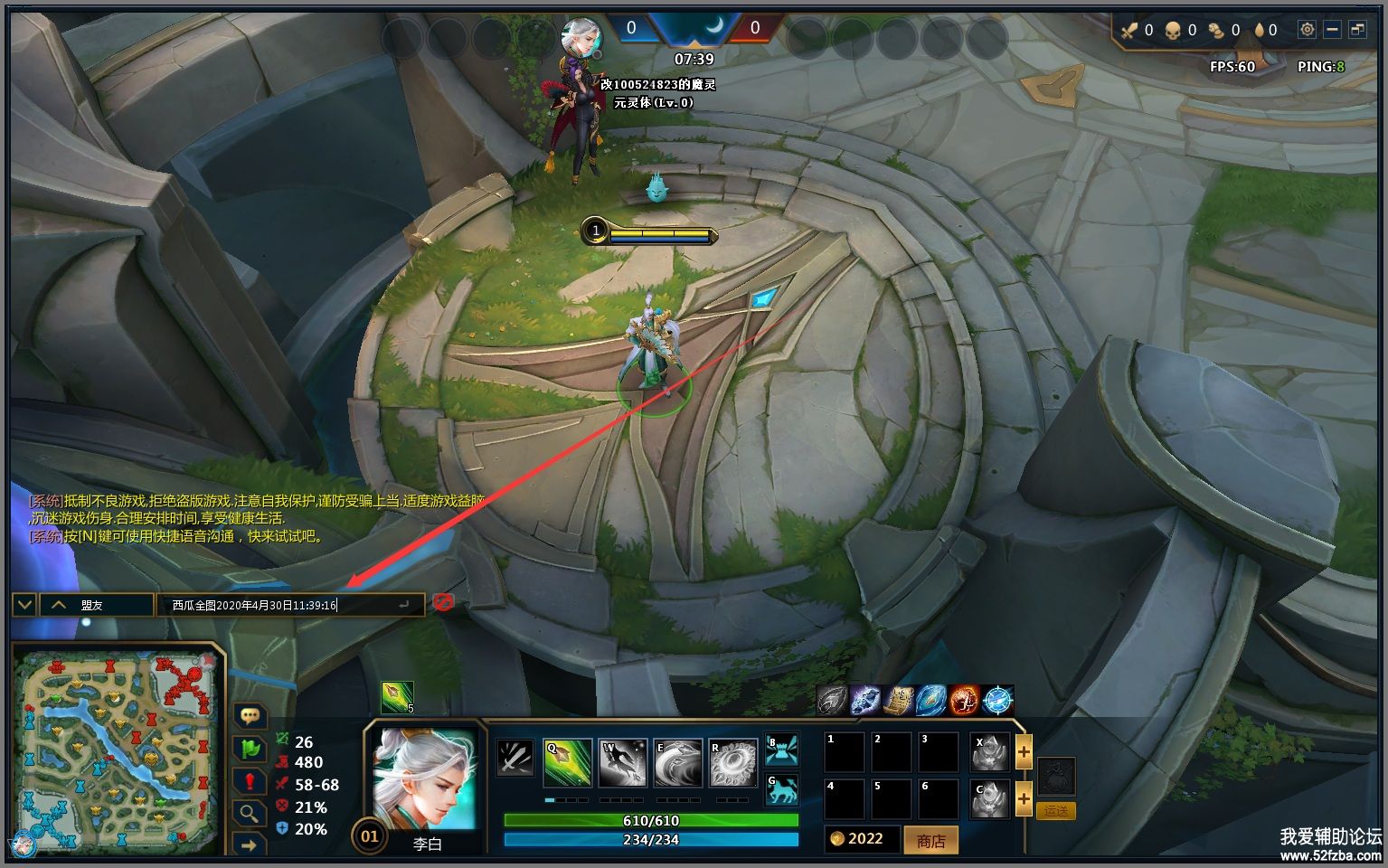Screen dimensions: 1388x868
Task: Select the 李白 hero portrait
Action: pyautogui.click(x=425, y=779)
